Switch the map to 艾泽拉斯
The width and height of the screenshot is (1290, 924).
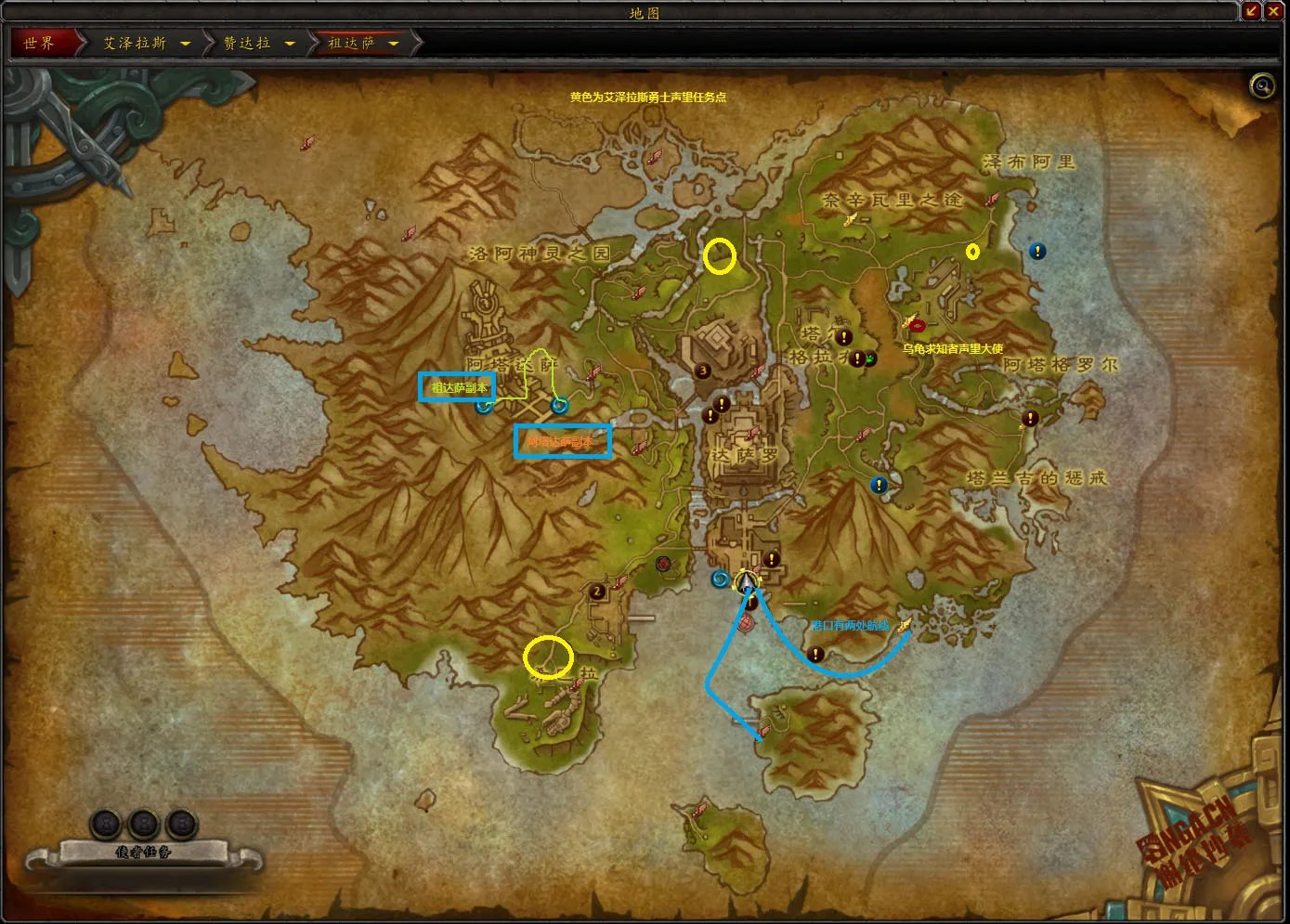click(x=135, y=43)
